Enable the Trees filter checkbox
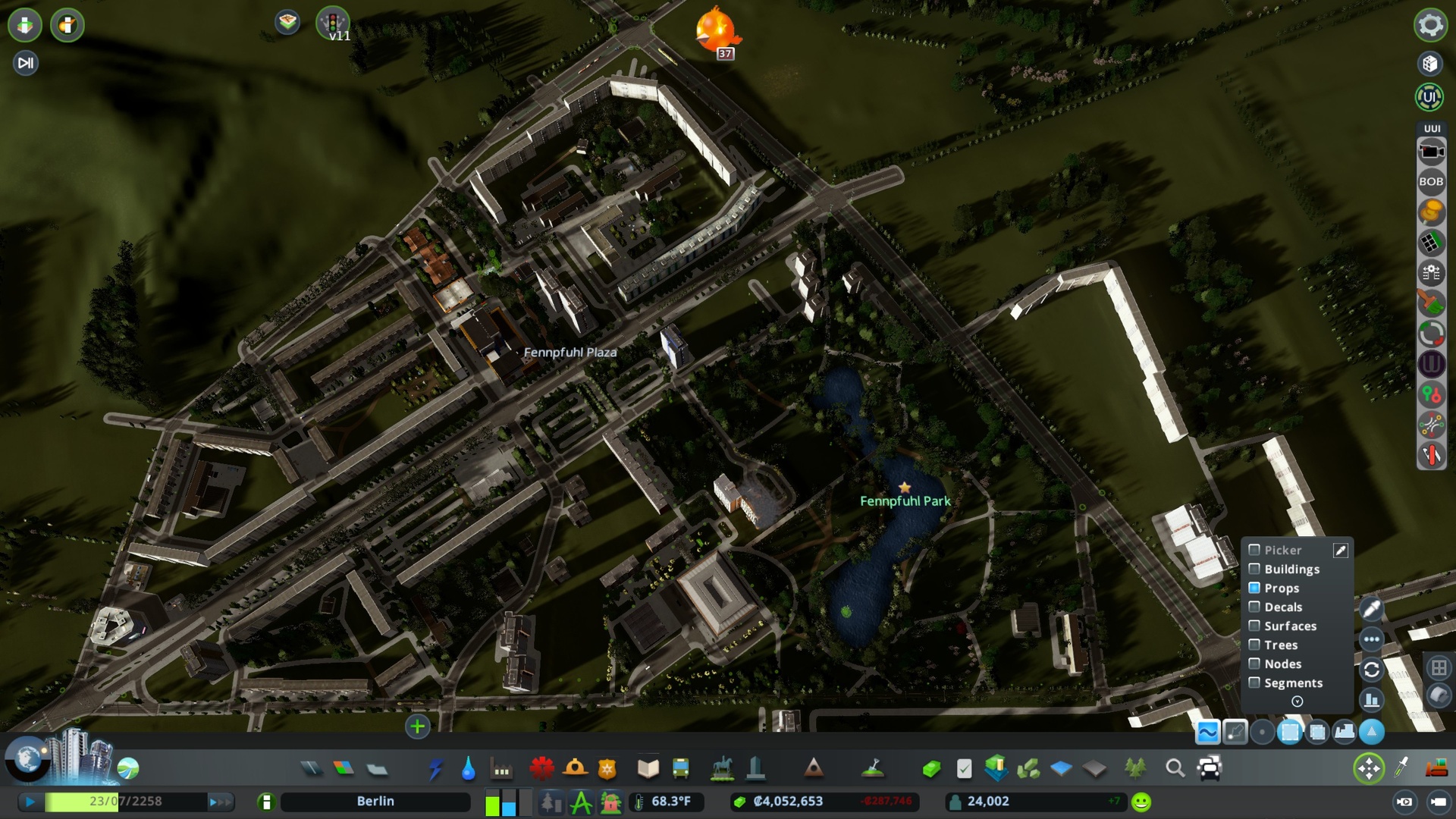 click(x=1254, y=645)
